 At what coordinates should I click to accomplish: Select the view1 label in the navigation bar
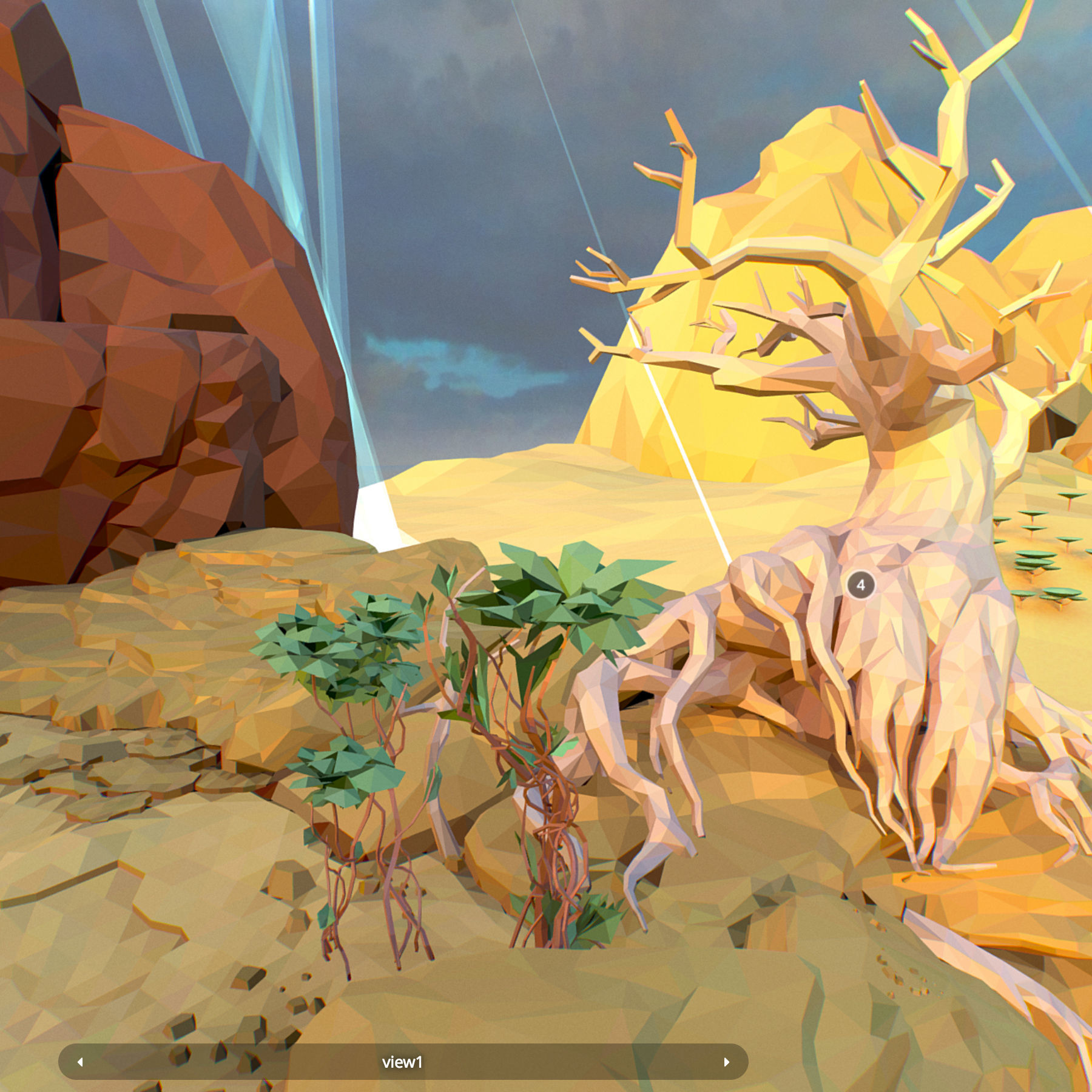point(402,1062)
